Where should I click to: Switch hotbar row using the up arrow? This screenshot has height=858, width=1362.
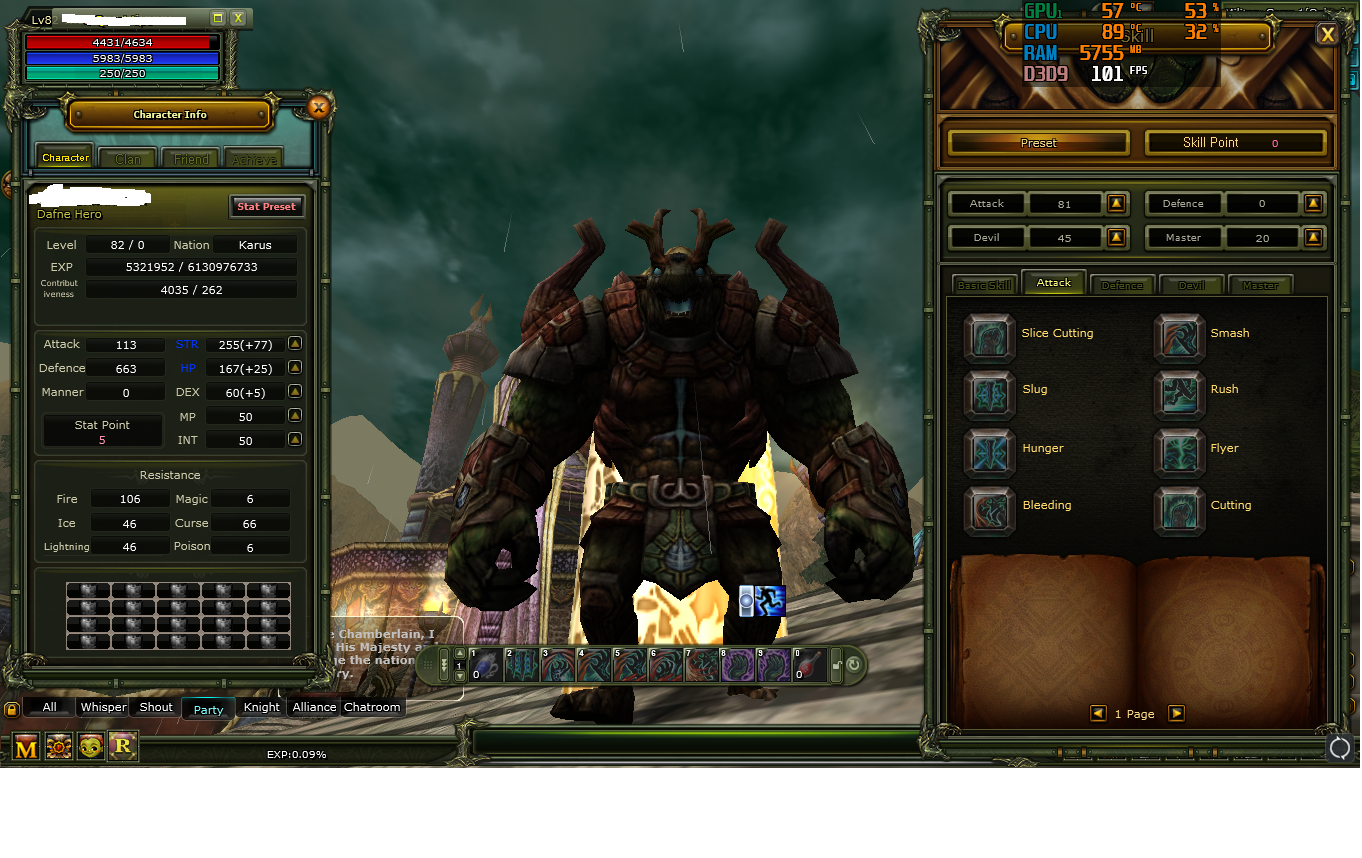(459, 654)
